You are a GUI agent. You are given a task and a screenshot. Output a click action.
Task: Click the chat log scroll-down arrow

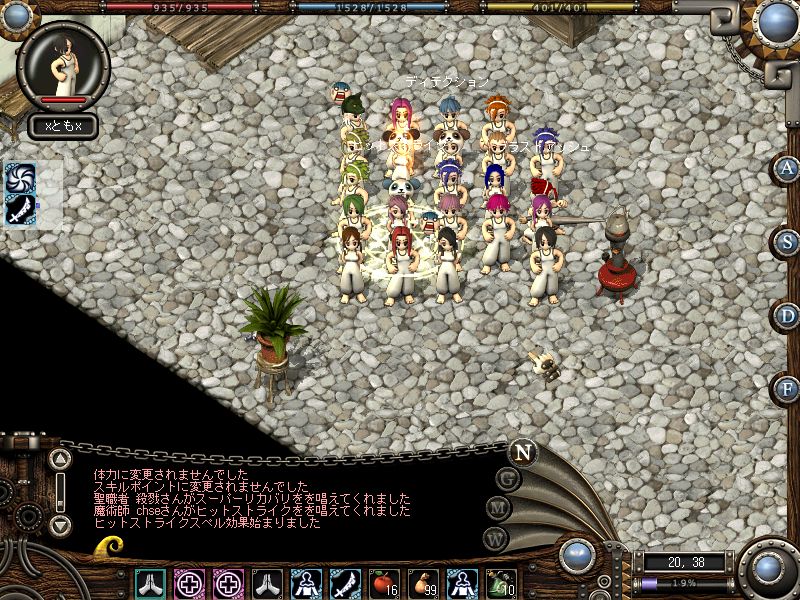60,524
